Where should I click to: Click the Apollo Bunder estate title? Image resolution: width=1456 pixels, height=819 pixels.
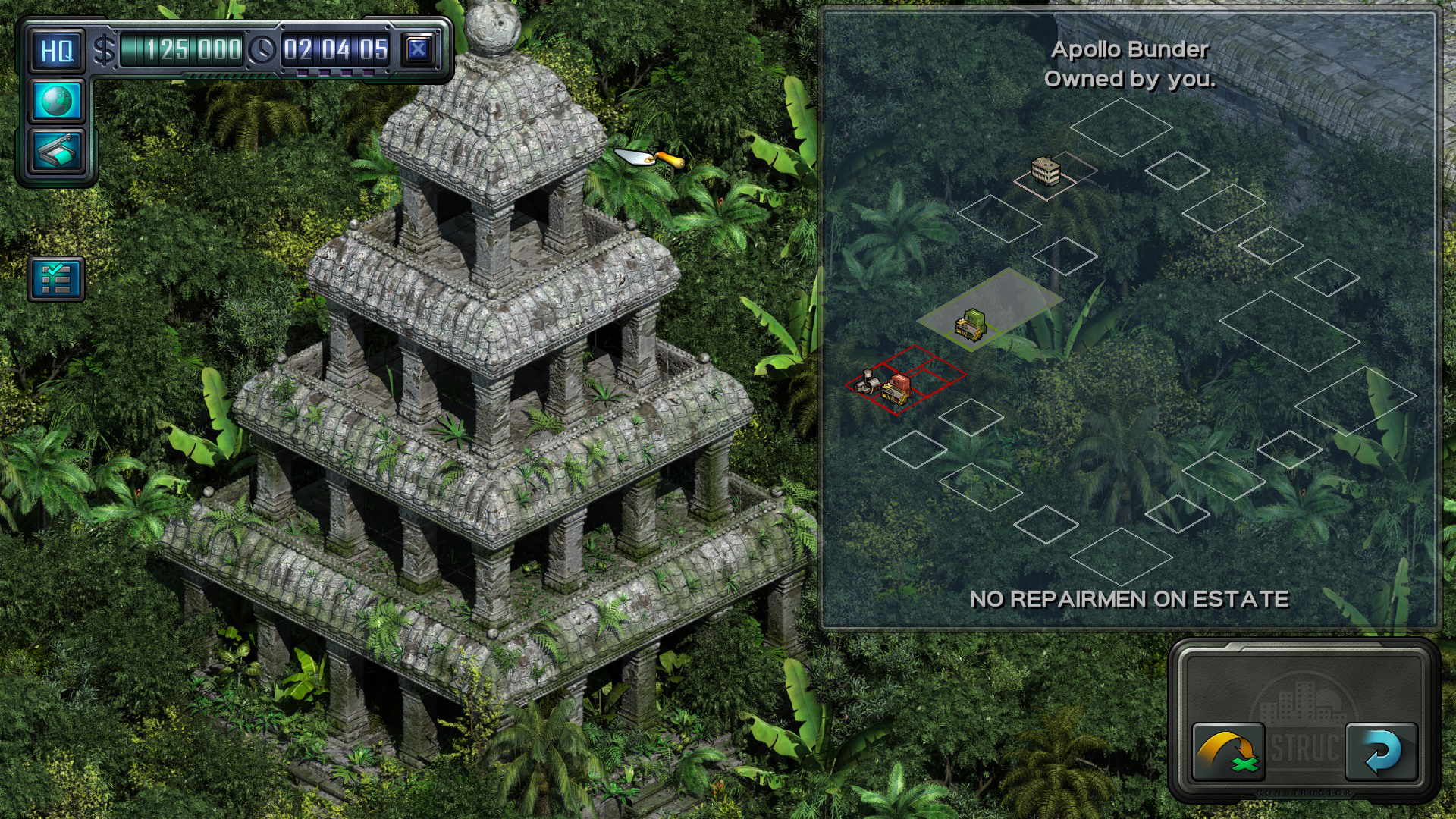[1129, 52]
